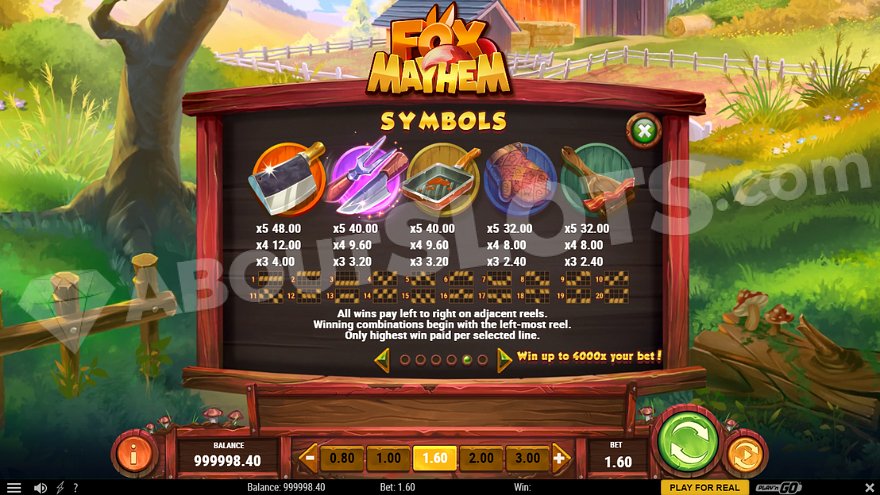Open the question mark help
The height and width of the screenshot is (495, 880).
pos(75,487)
